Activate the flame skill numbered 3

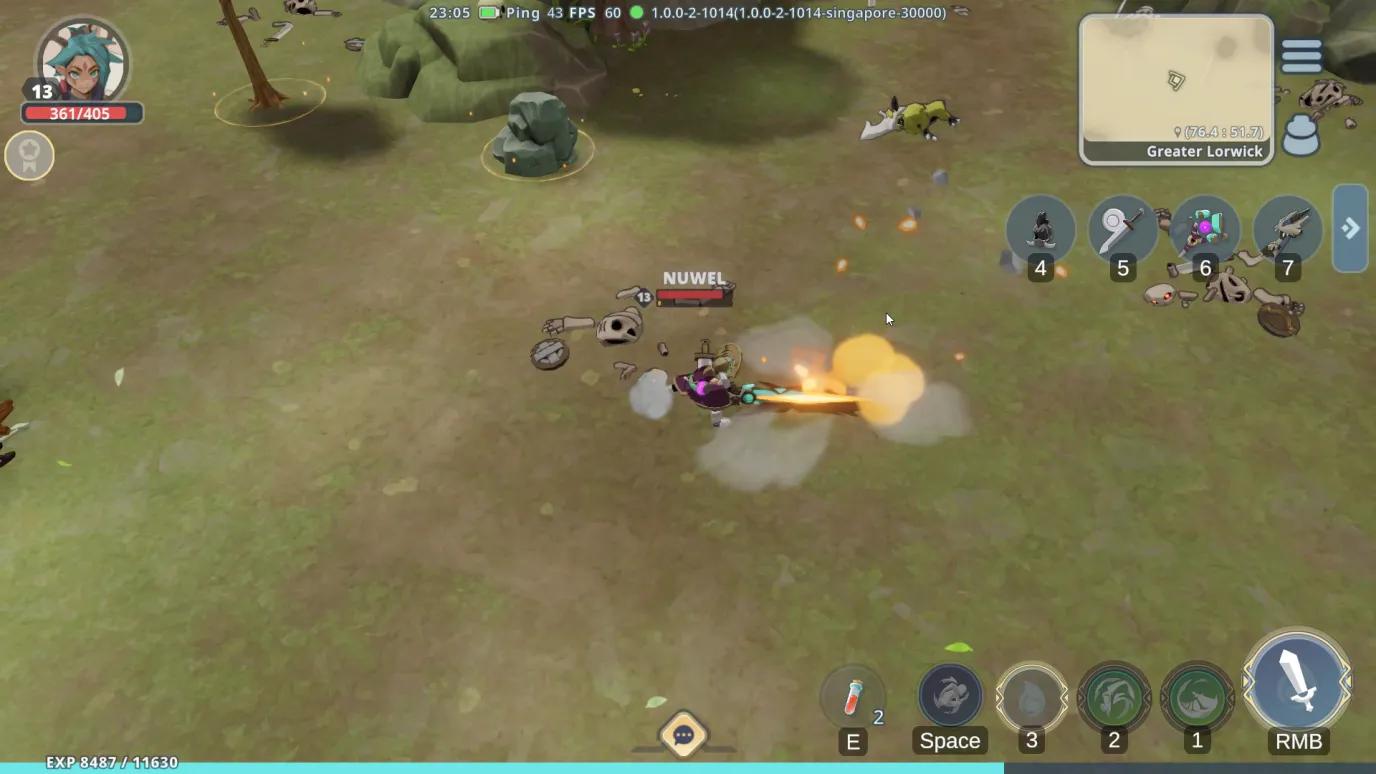tap(1032, 696)
